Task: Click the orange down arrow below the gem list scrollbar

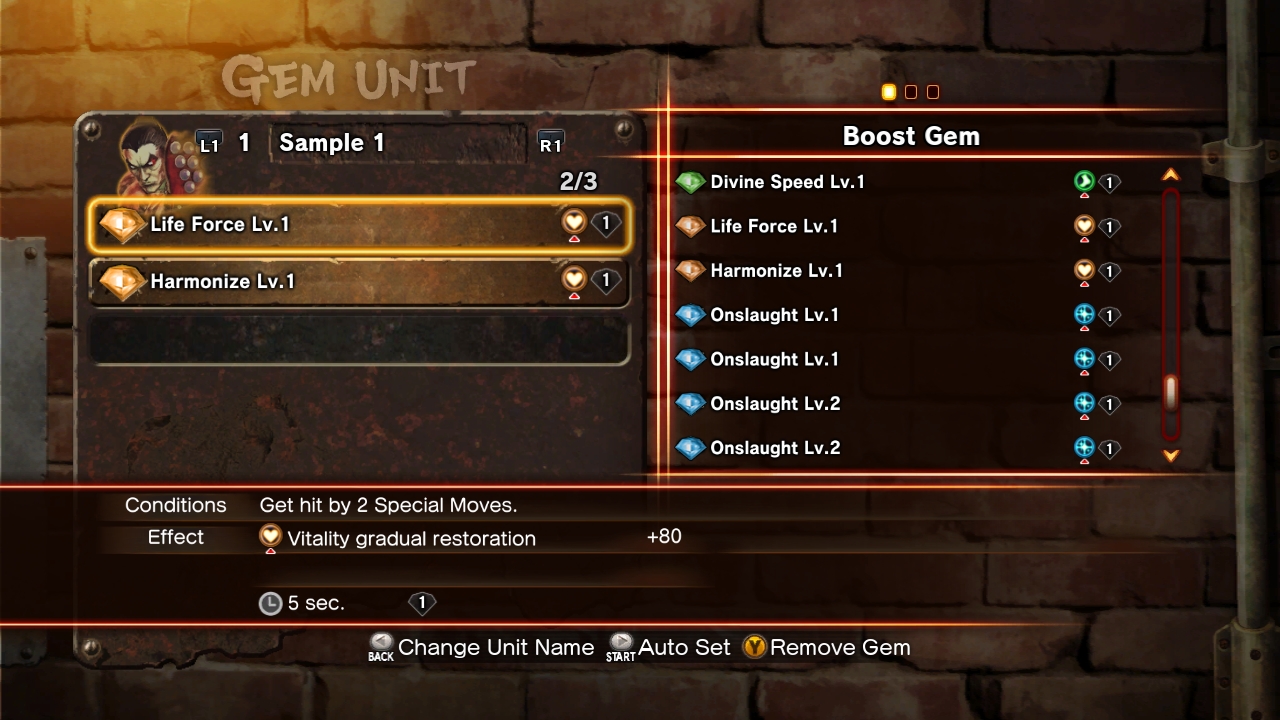Action: click(x=1171, y=456)
